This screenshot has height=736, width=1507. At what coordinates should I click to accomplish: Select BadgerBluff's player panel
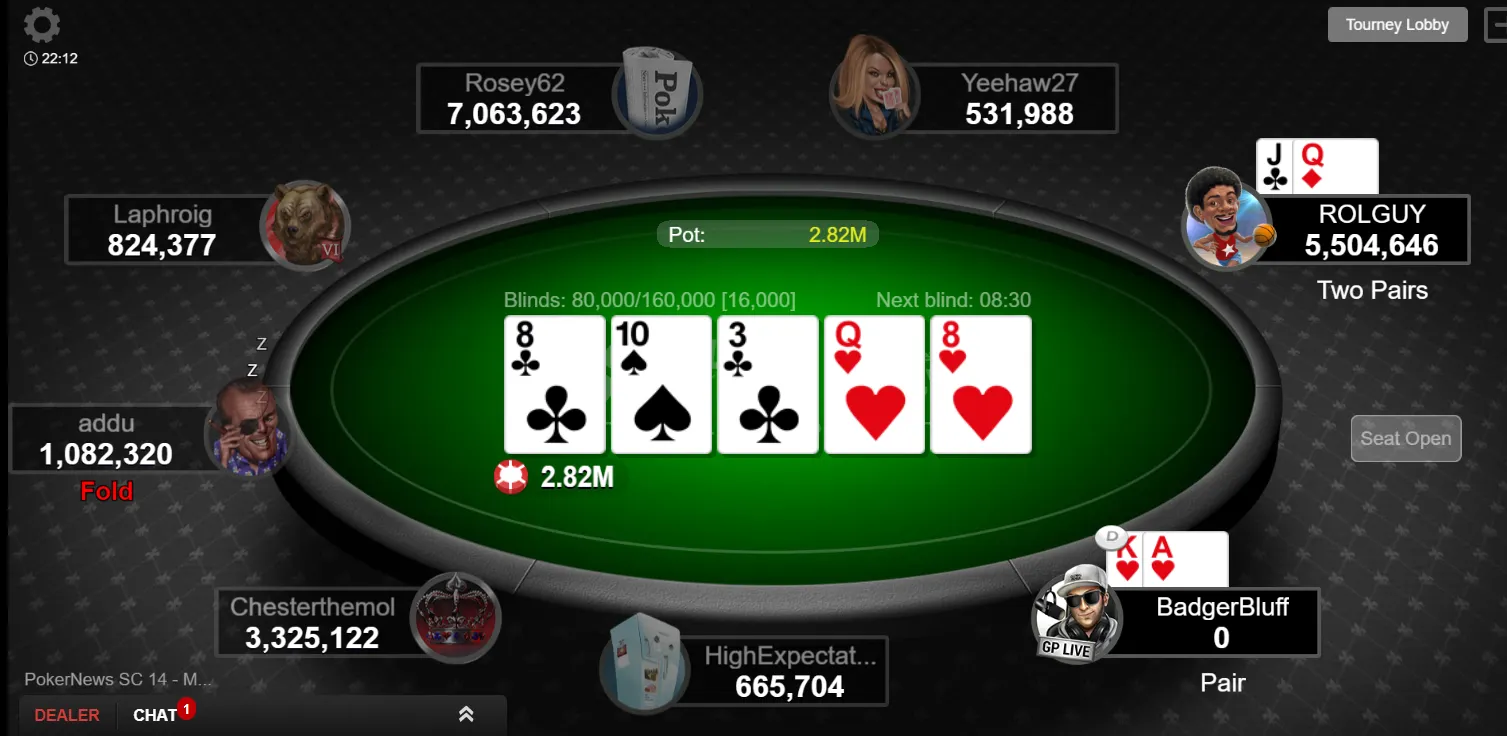(1221, 622)
